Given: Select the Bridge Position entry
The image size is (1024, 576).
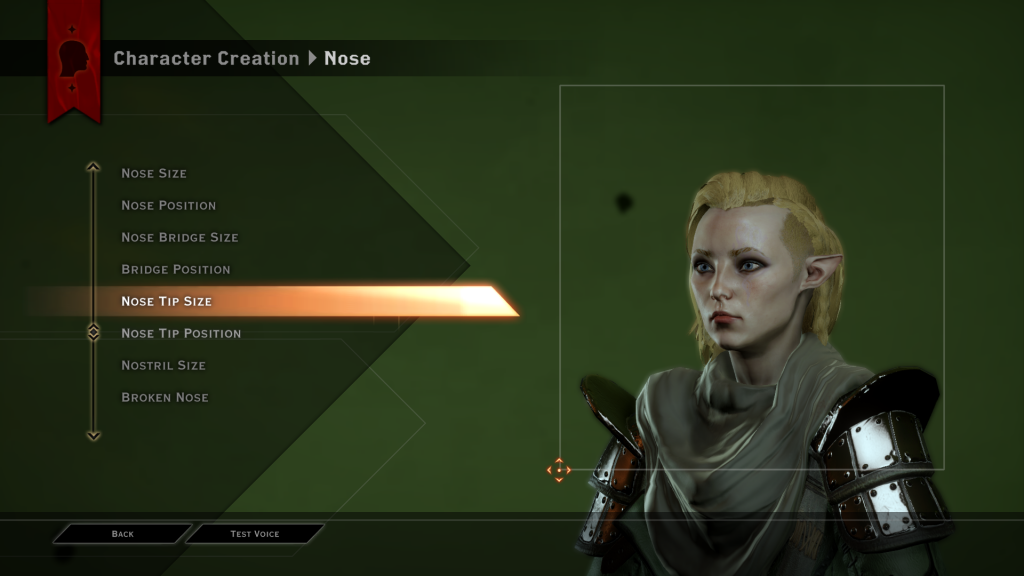Looking at the screenshot, I should pos(175,269).
